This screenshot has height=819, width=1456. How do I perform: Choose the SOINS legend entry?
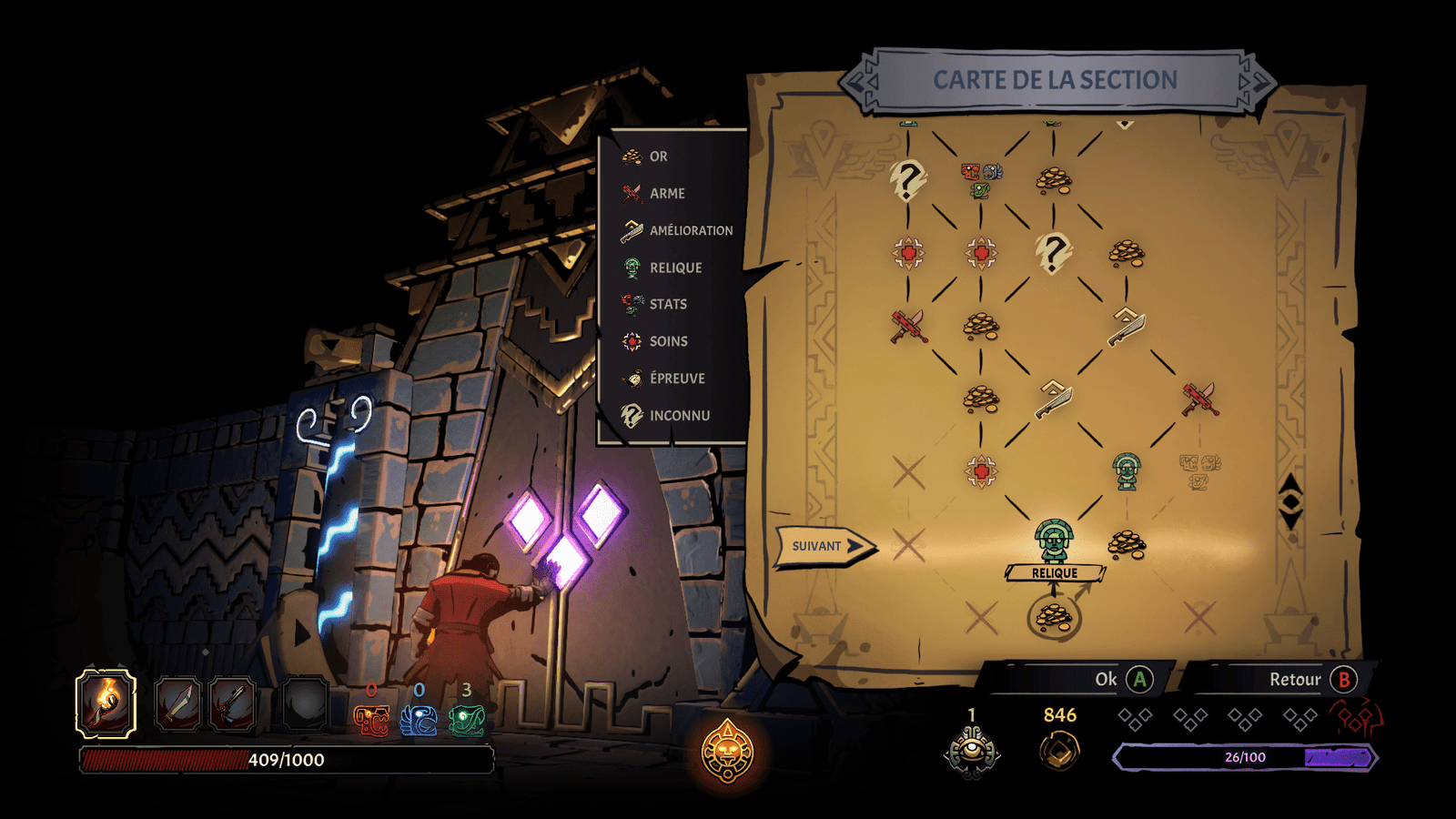(x=668, y=341)
